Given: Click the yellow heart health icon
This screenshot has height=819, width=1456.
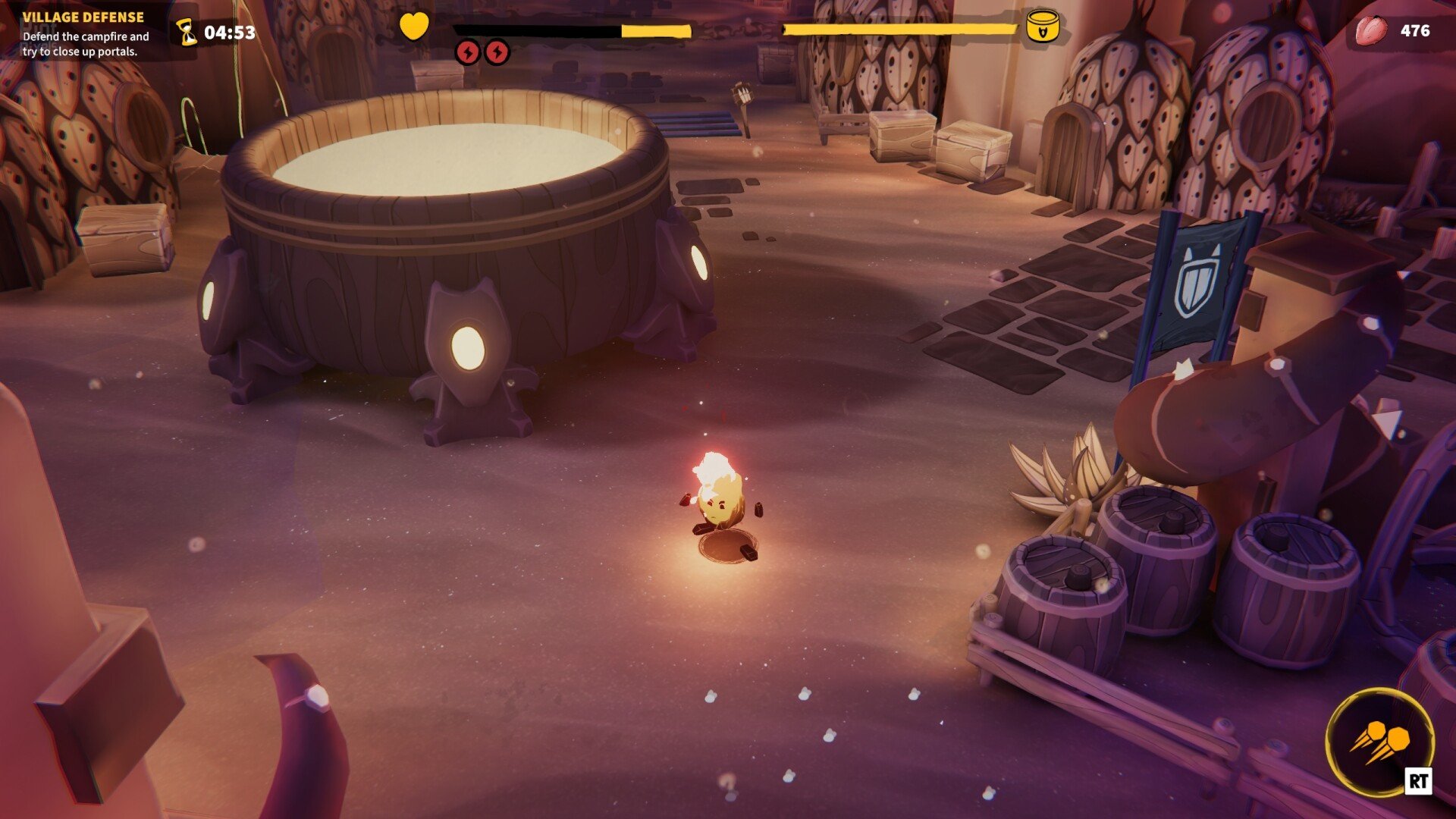Looking at the screenshot, I should click(414, 27).
